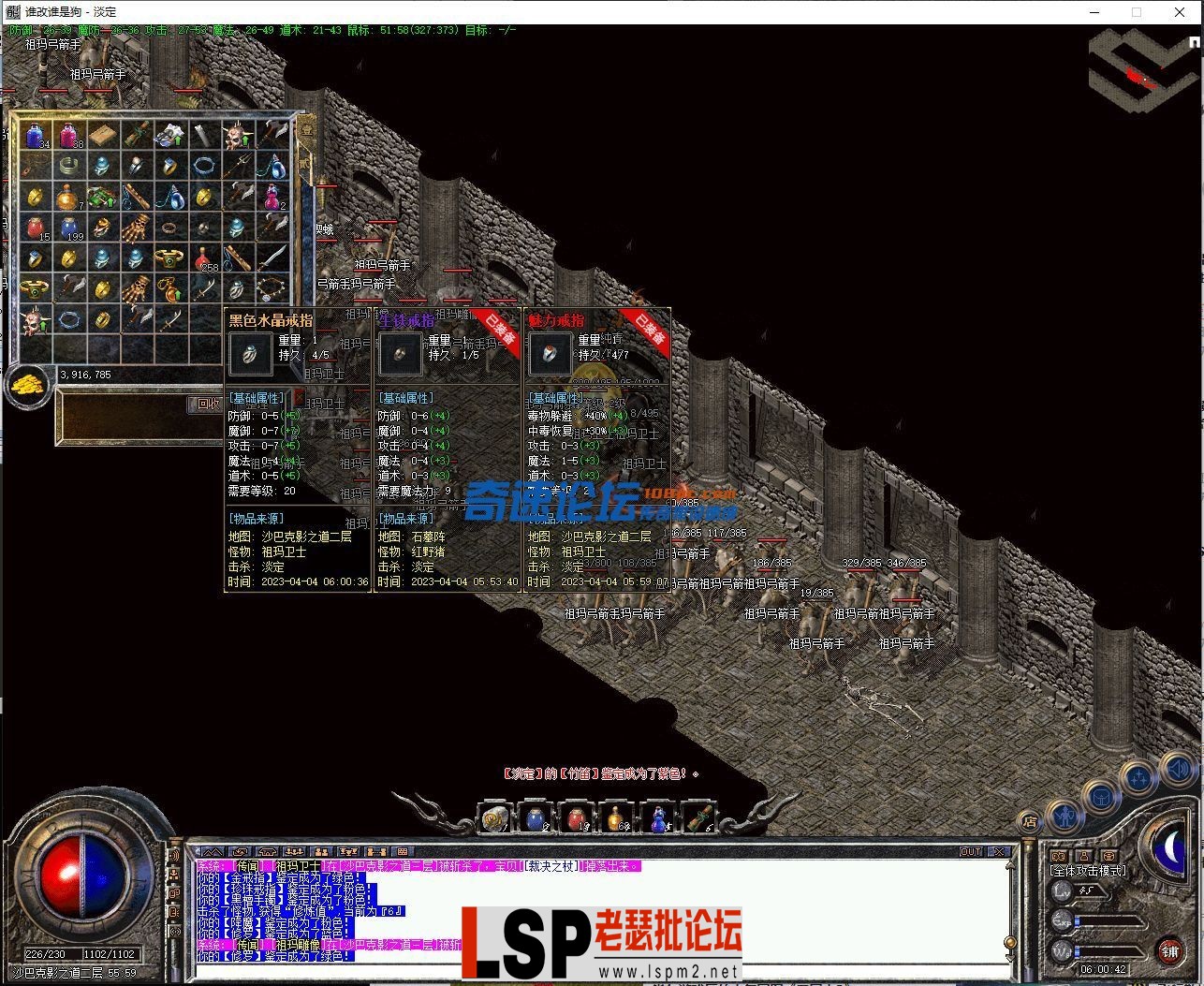Click the gold coins pile icon
Viewport: 1204px width, 986px height.
click(x=28, y=385)
